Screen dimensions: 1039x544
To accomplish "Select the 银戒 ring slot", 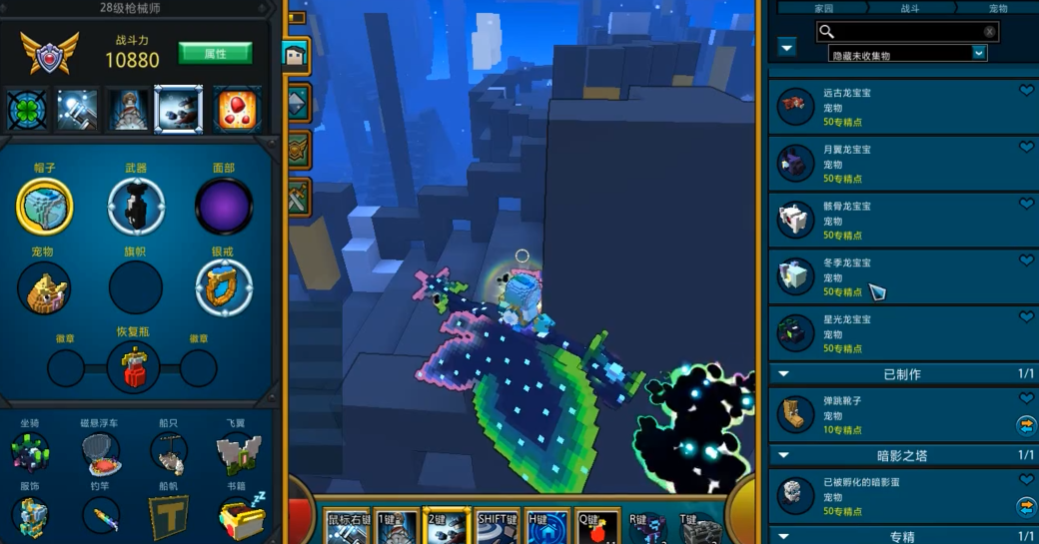I will [224, 287].
